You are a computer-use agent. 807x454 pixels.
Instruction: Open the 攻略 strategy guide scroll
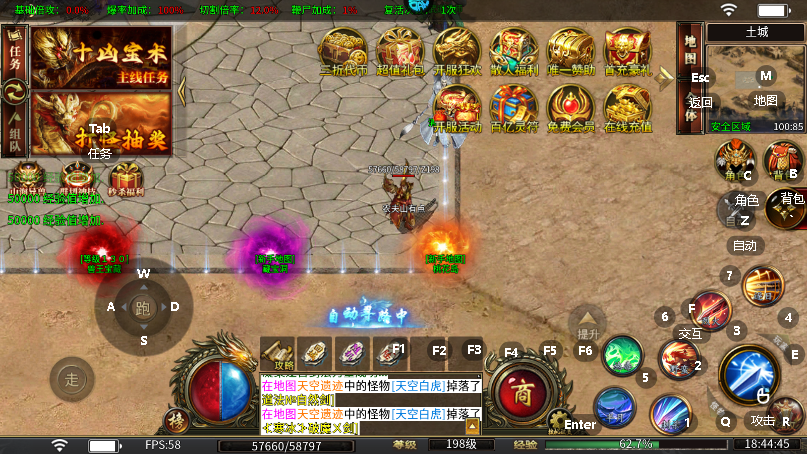coord(281,354)
